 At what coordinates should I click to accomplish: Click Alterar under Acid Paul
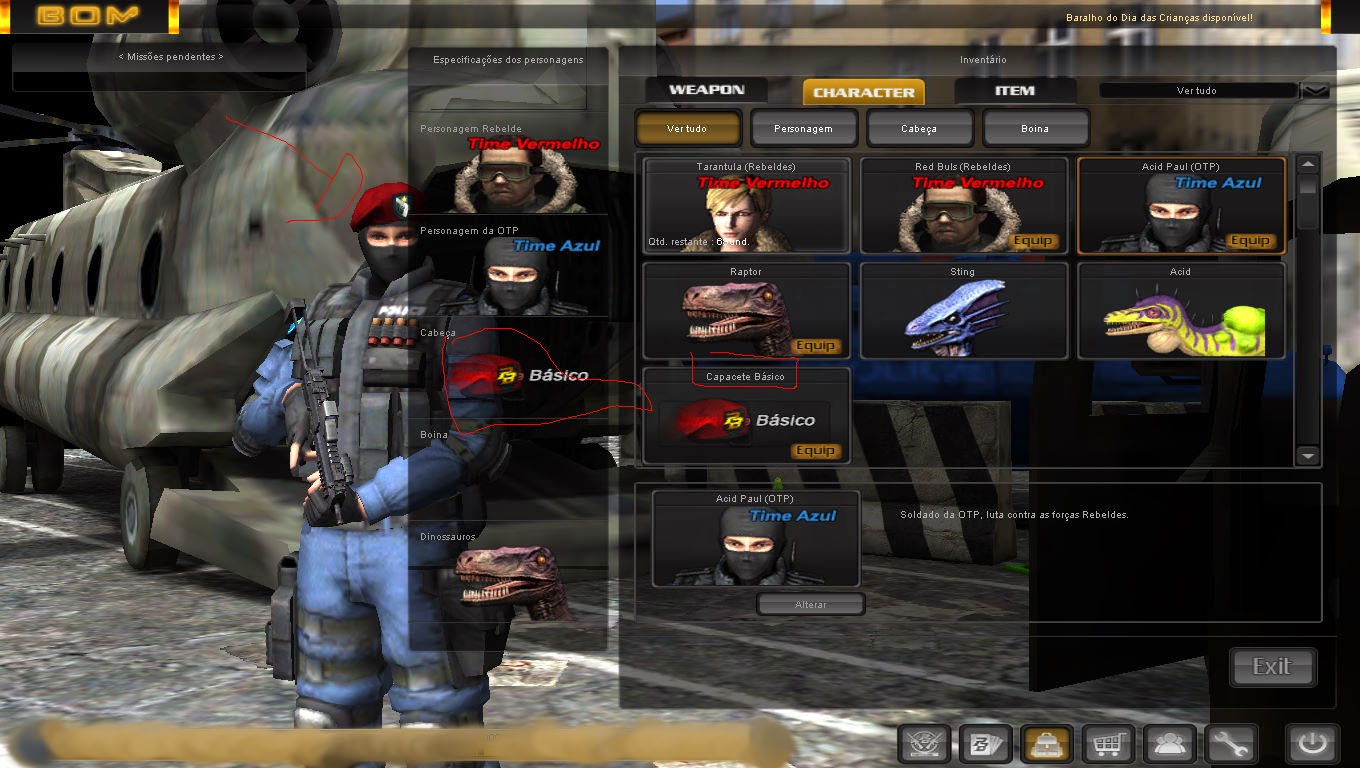[811, 603]
